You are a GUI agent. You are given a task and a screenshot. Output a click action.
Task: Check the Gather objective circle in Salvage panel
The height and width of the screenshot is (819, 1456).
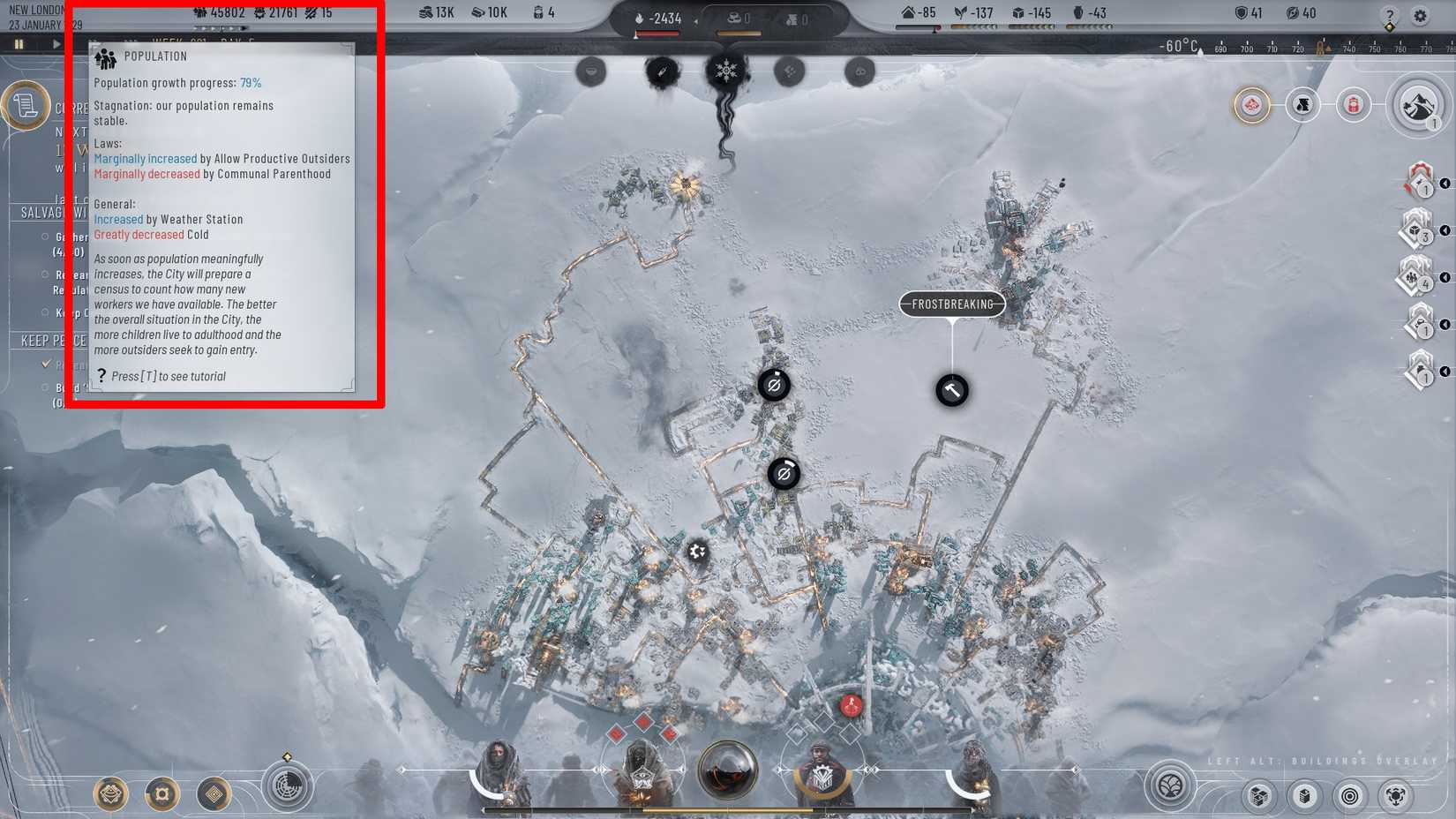click(46, 237)
